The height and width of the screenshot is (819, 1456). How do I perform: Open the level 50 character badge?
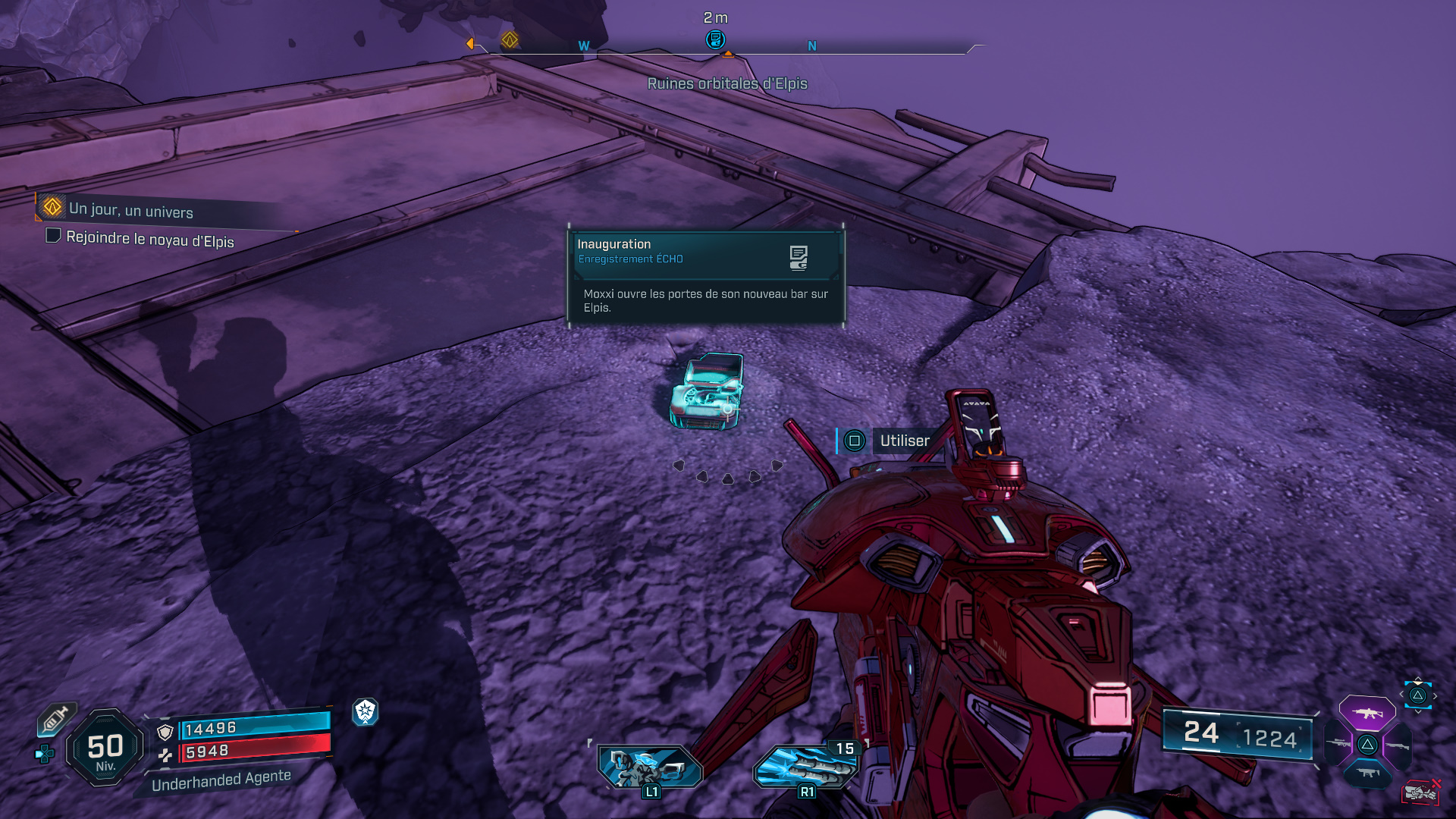tap(105, 749)
